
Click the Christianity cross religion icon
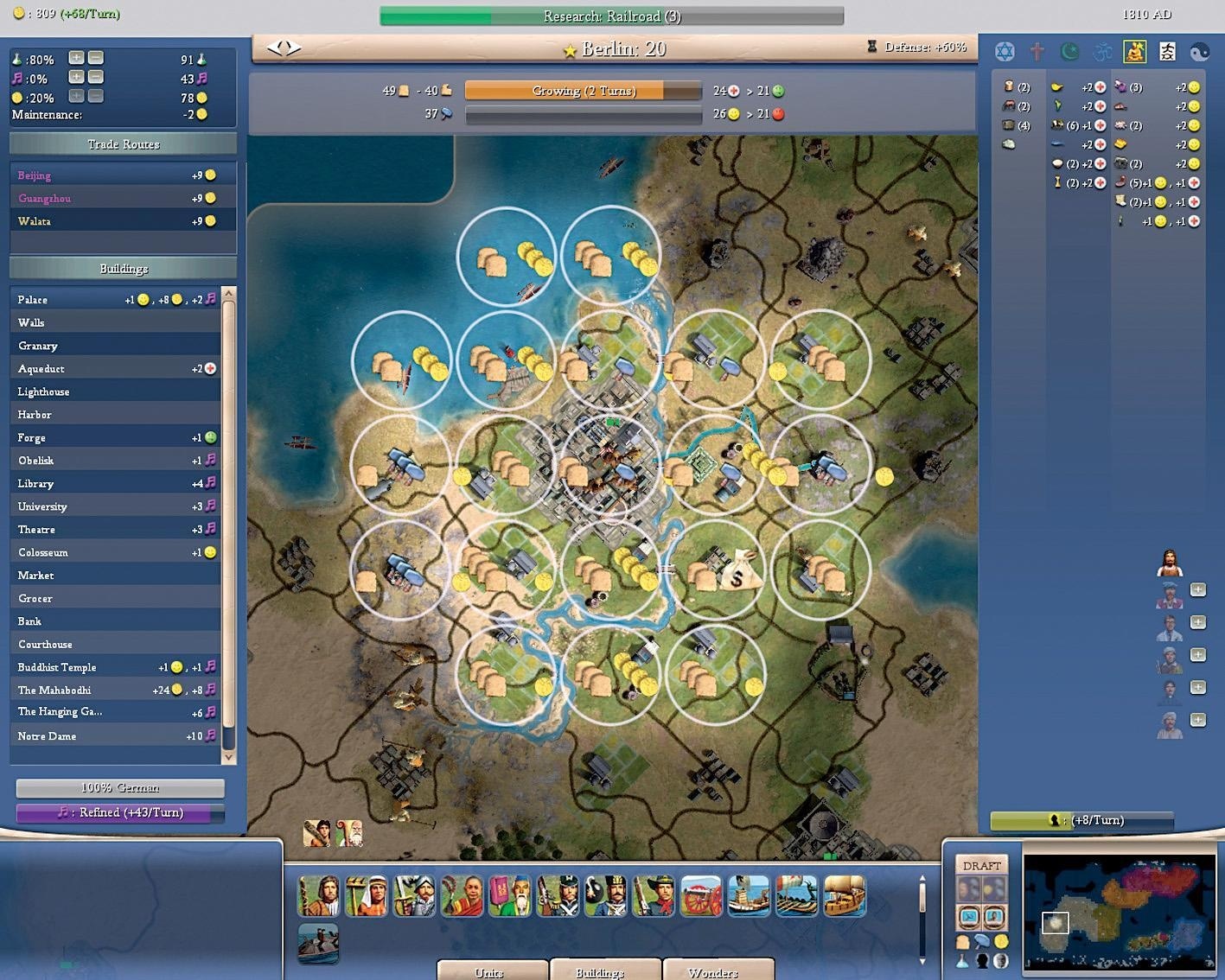click(1037, 51)
